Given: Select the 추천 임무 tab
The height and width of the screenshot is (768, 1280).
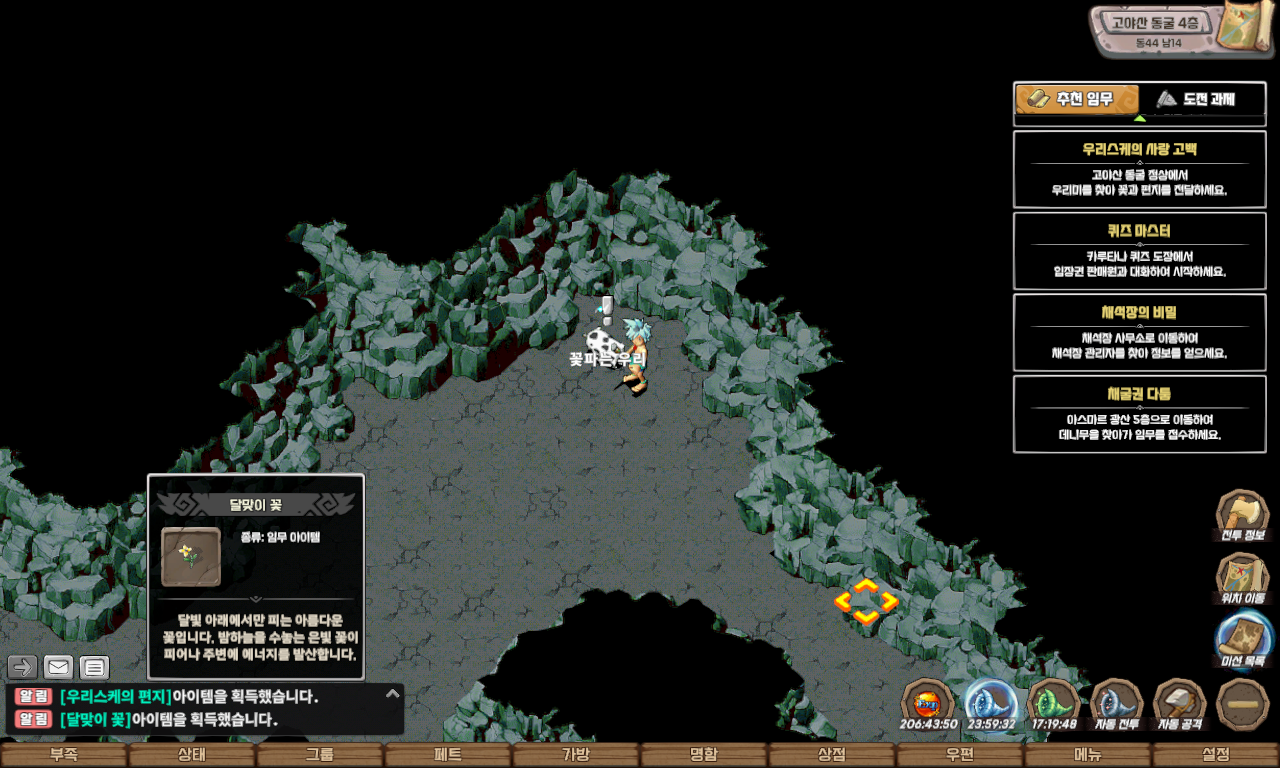Looking at the screenshot, I should pos(1077,99).
